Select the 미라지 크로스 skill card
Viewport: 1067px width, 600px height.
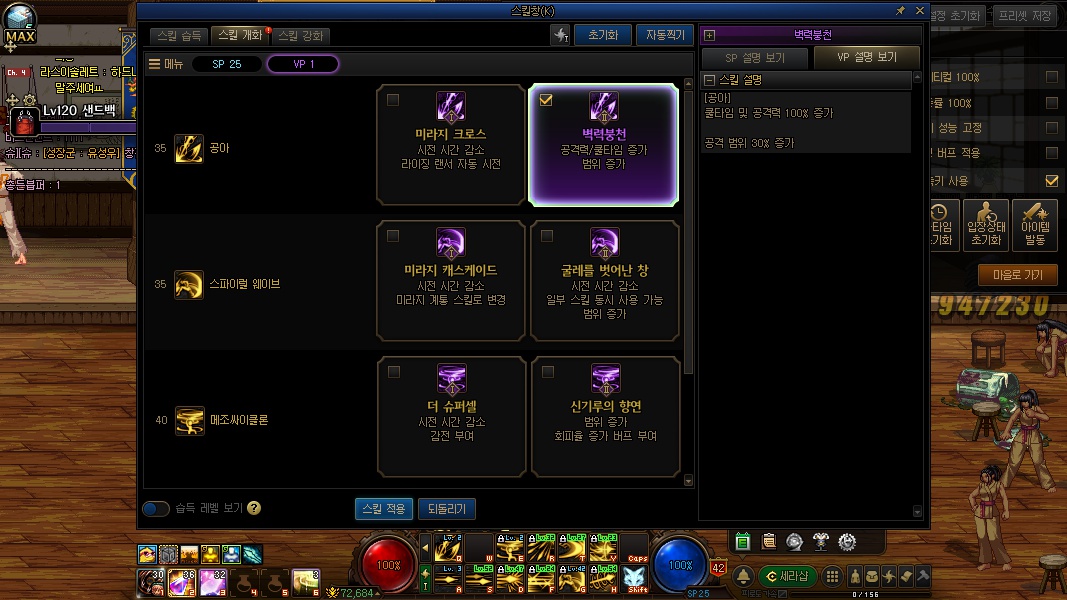(451, 145)
